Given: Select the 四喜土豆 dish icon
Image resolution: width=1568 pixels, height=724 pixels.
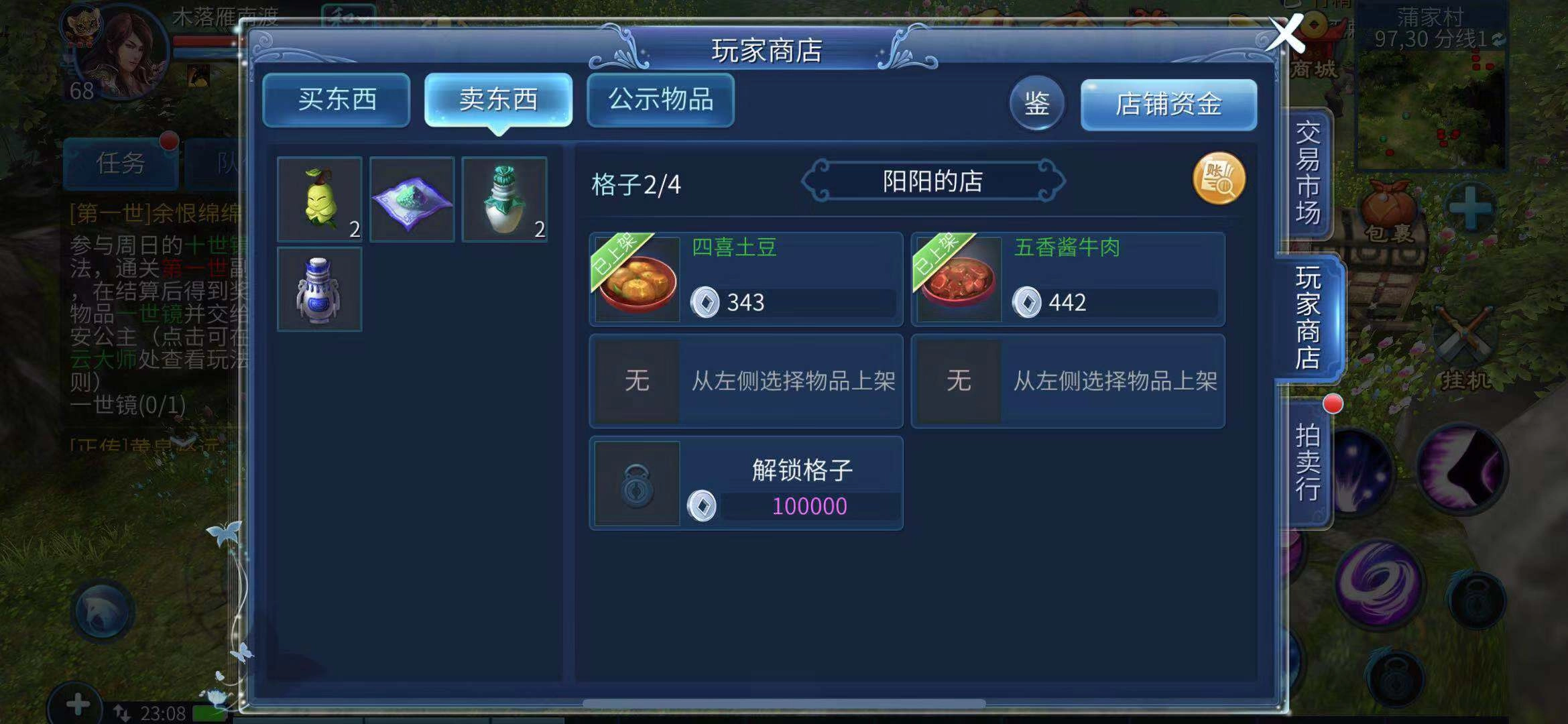Looking at the screenshot, I should [634, 282].
